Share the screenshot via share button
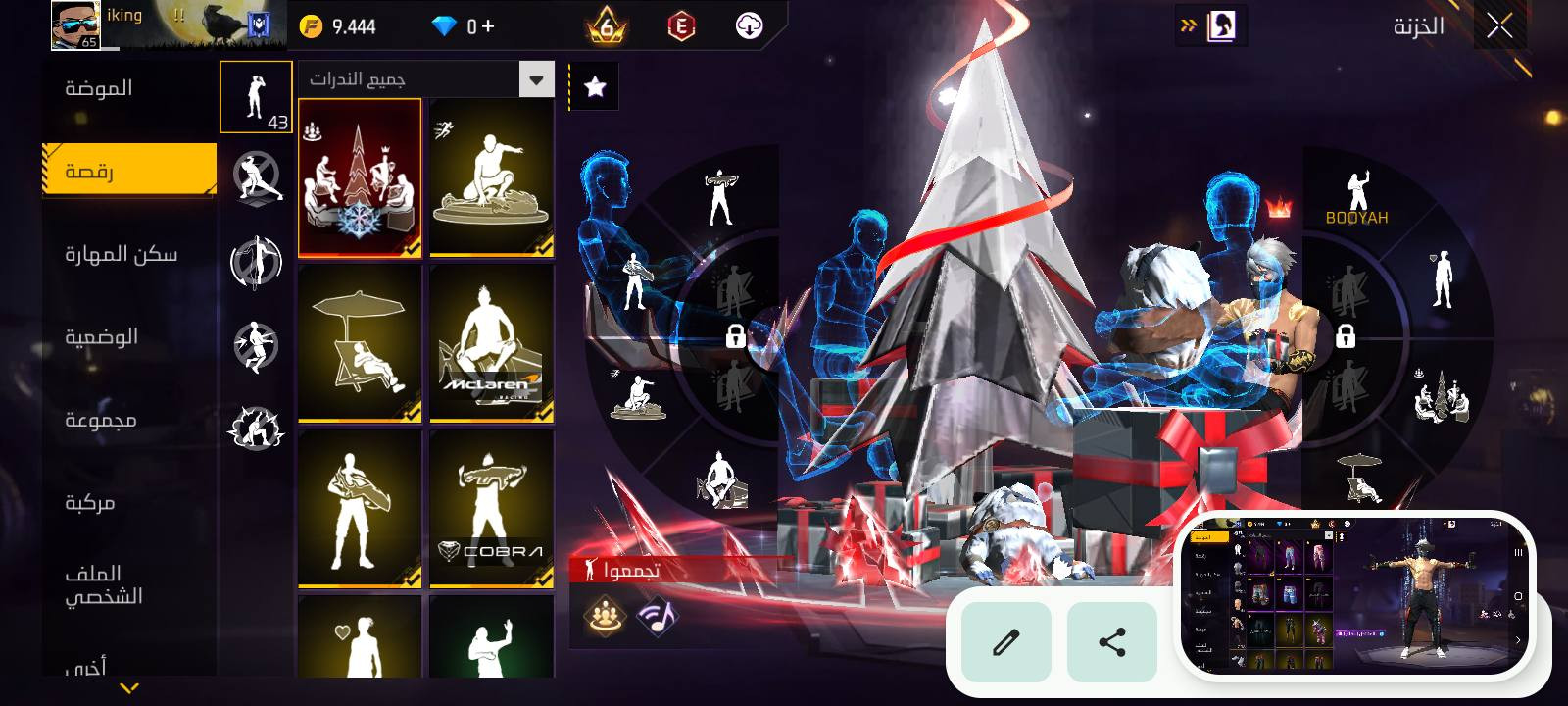Image resolution: width=1568 pixels, height=706 pixels. [1112, 642]
